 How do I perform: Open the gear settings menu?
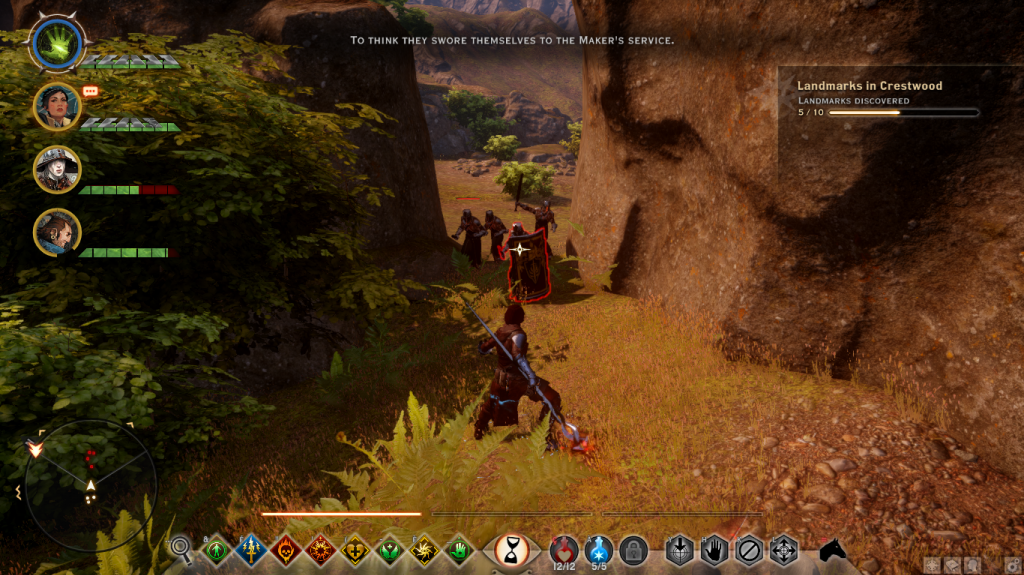click(x=1012, y=565)
